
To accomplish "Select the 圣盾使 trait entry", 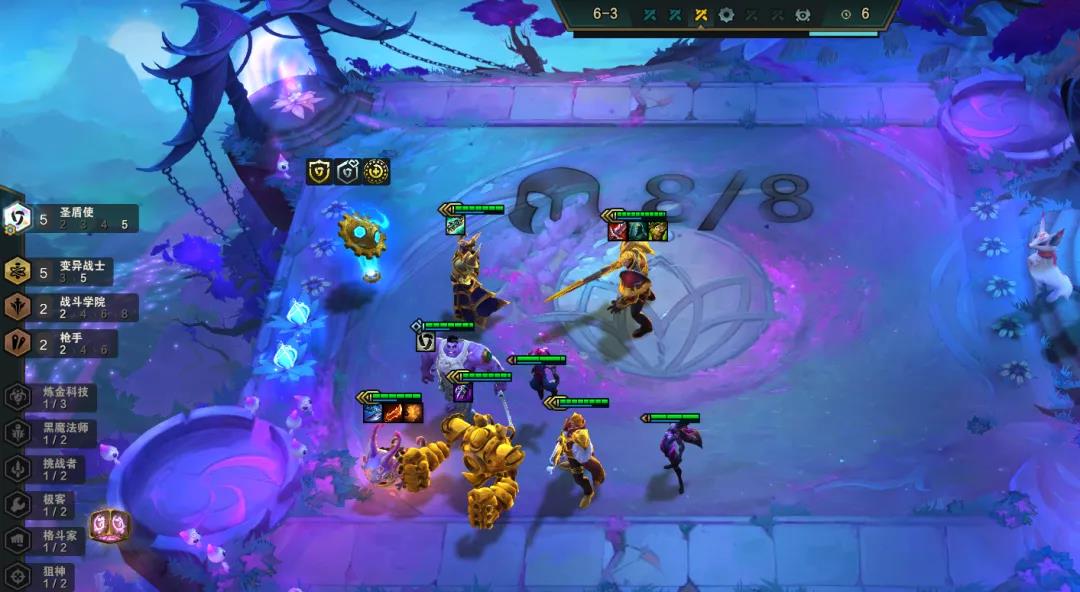I will [72, 218].
